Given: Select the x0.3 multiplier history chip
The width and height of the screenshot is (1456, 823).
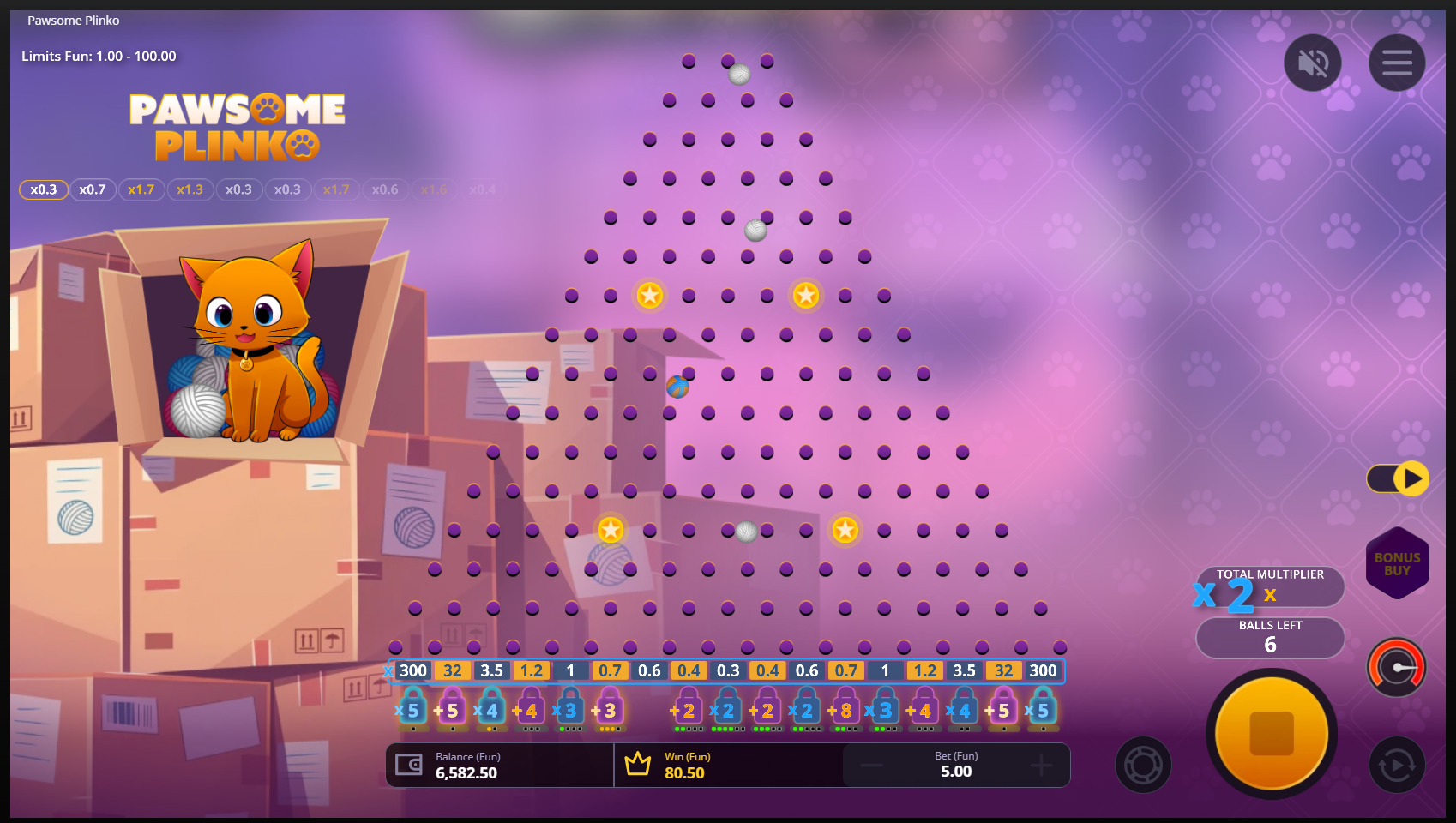Looking at the screenshot, I should [x=43, y=189].
